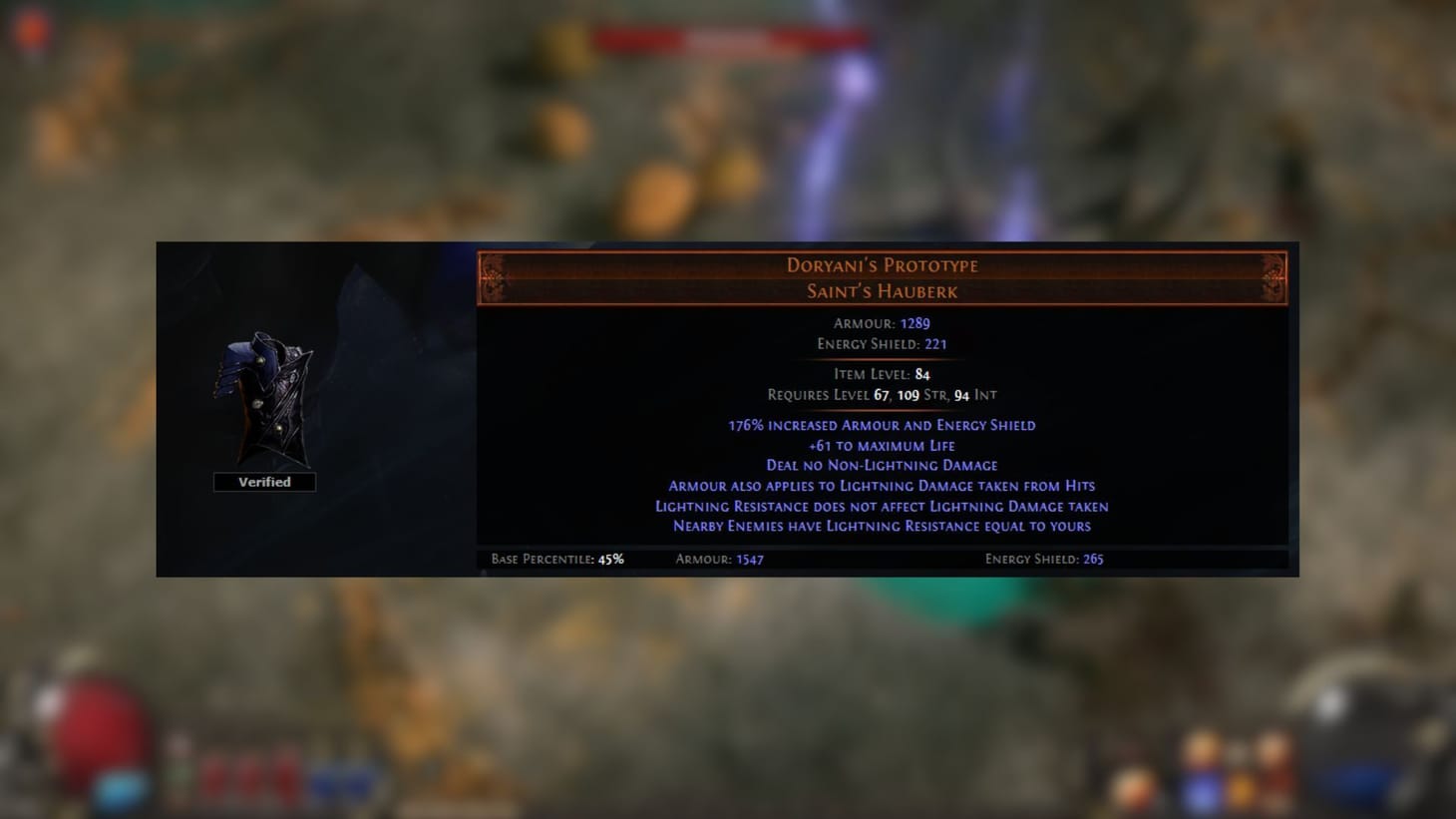Click the Base Percentile 45% value
The width and height of the screenshot is (1456, 819).
[x=609, y=560]
